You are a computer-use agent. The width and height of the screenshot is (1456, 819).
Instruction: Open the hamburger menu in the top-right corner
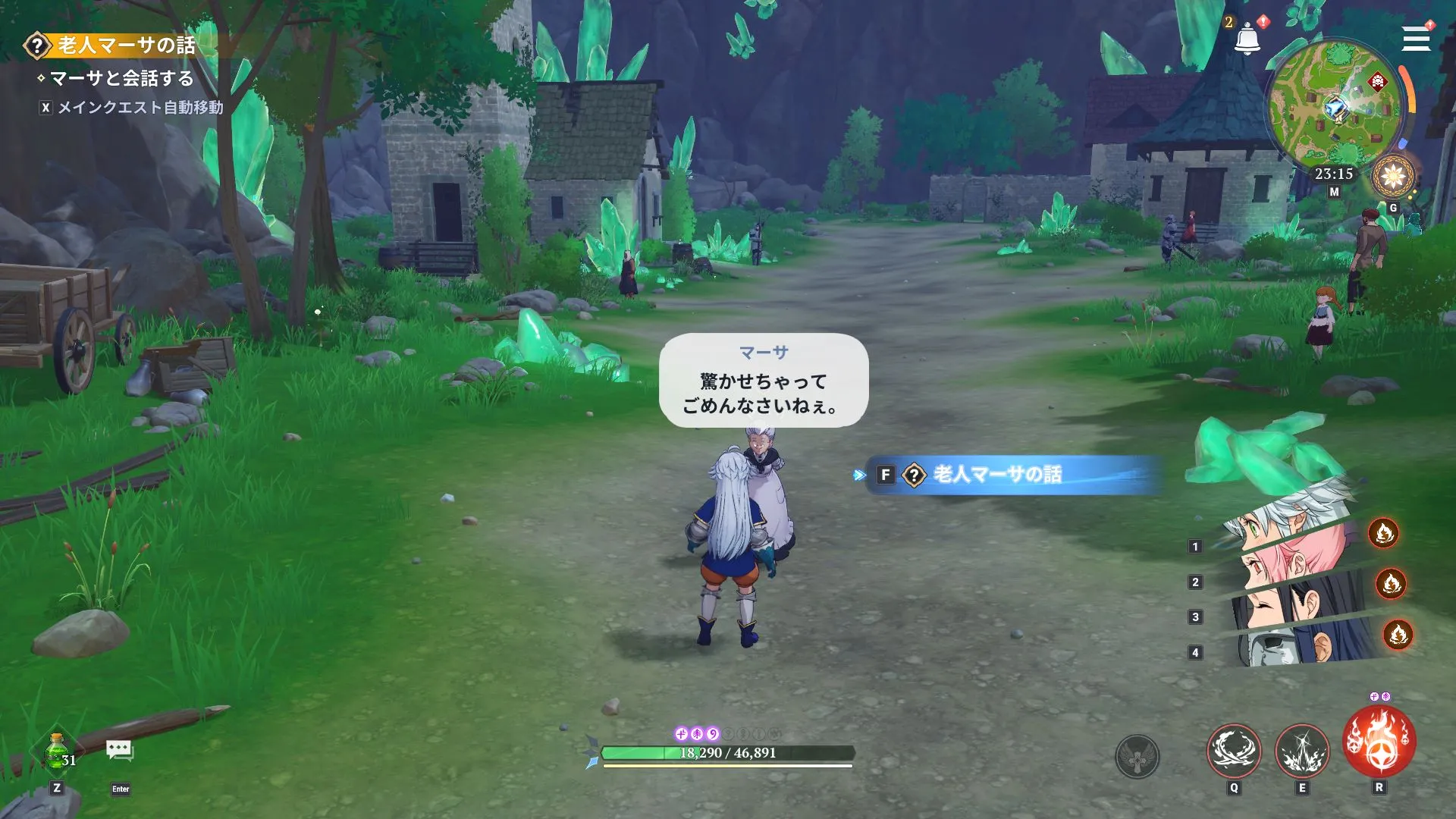[1415, 39]
